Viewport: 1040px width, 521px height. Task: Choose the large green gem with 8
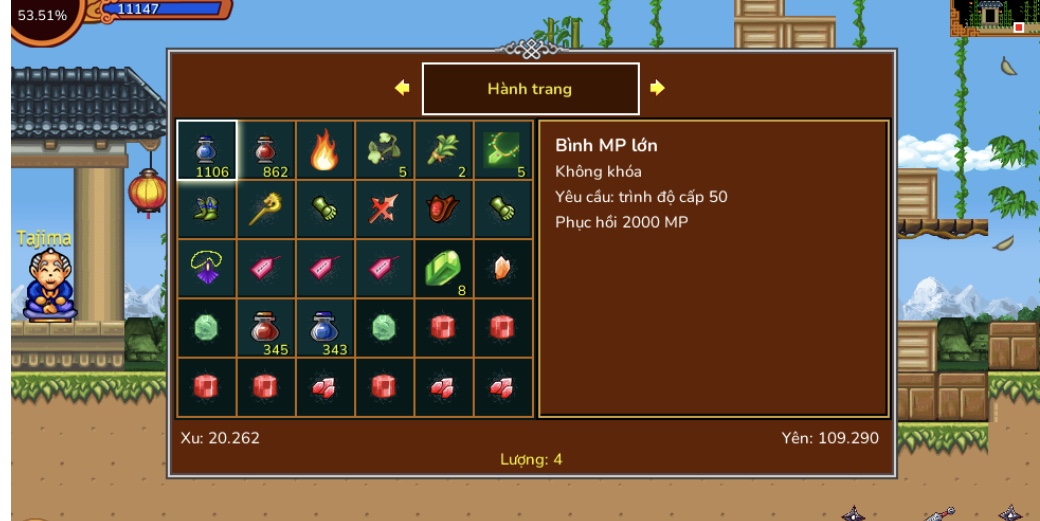point(444,269)
